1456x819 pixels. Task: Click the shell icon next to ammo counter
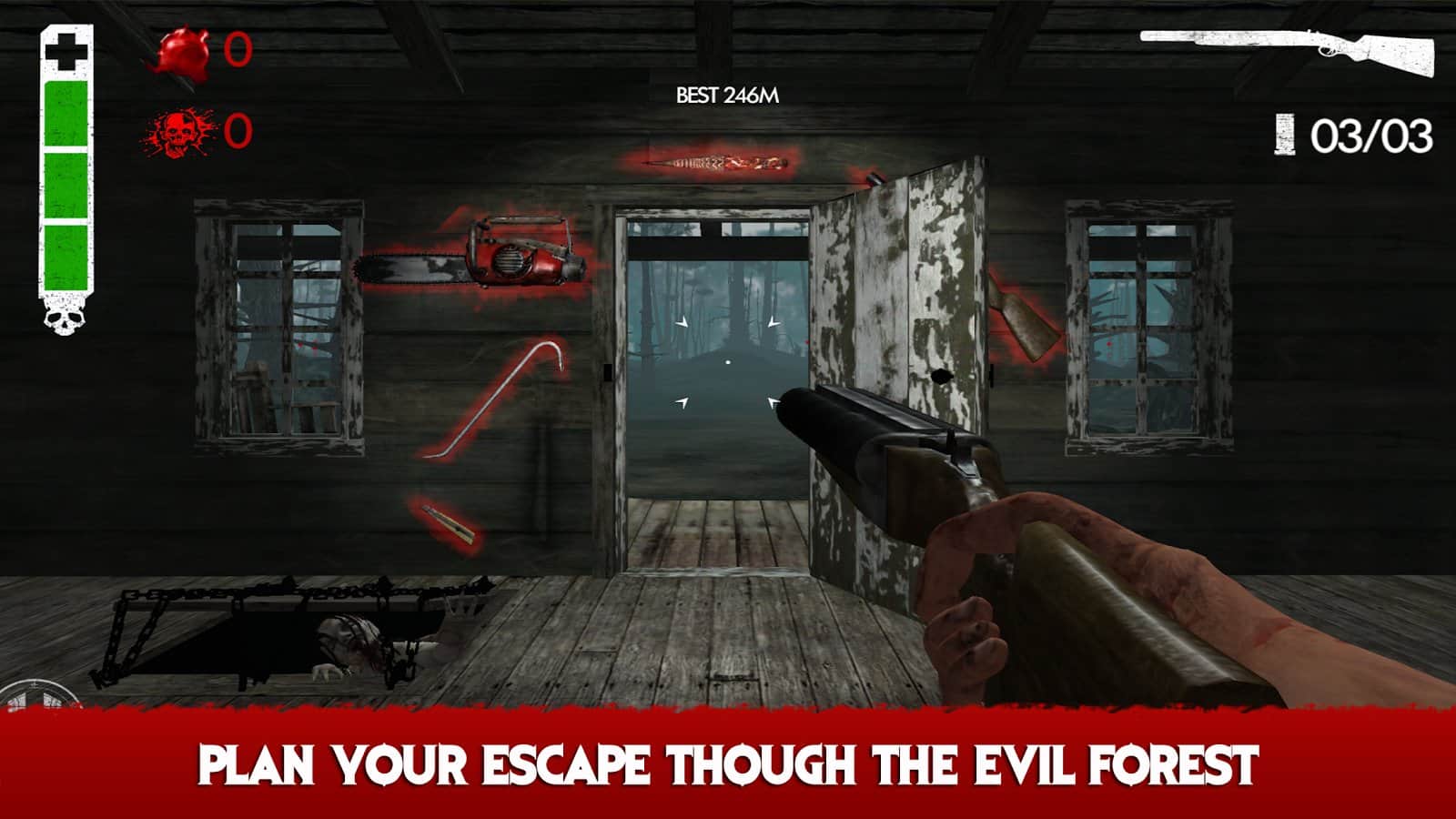[x=1283, y=133]
